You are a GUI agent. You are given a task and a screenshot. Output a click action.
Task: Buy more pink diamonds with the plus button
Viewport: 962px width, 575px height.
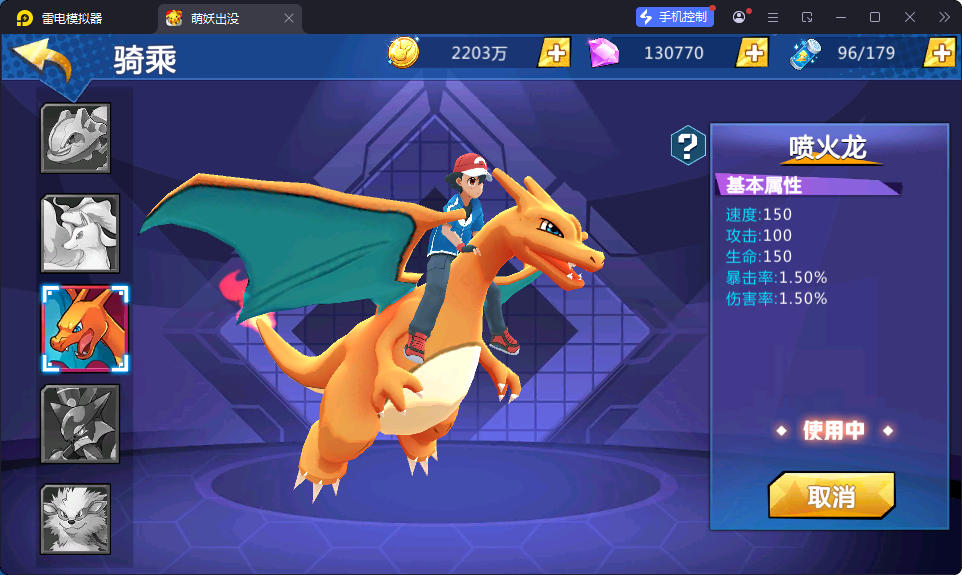[x=752, y=53]
